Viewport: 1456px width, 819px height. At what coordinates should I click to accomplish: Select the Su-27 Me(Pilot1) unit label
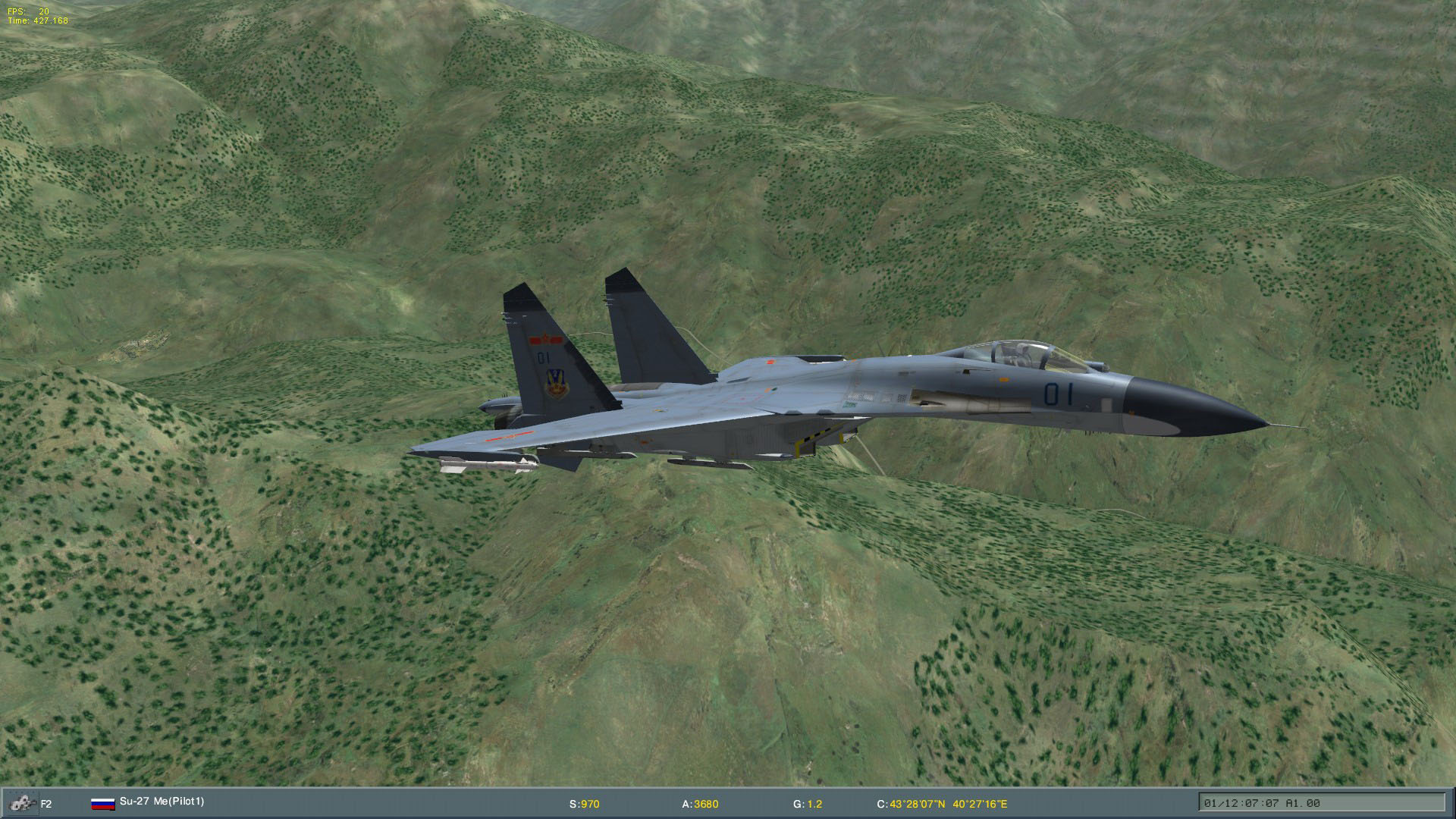162,801
